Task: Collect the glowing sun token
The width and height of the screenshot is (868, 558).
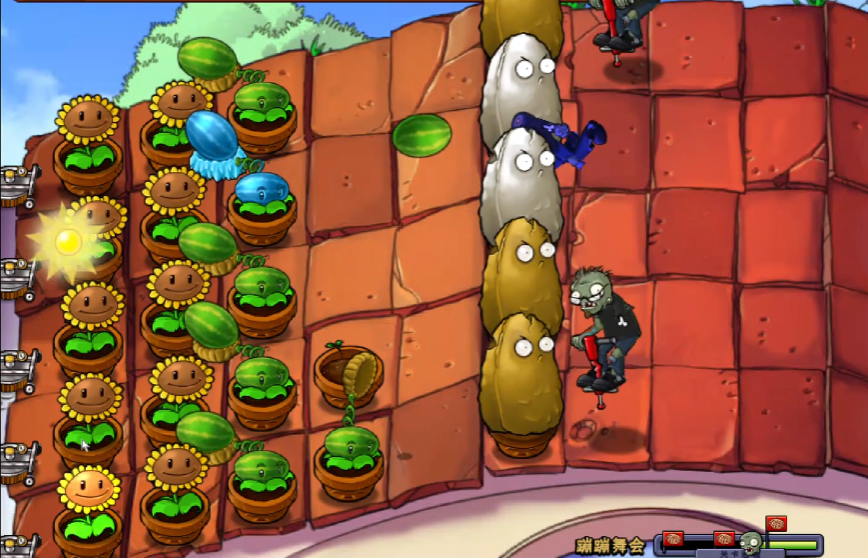Action: pyautogui.click(x=67, y=241)
